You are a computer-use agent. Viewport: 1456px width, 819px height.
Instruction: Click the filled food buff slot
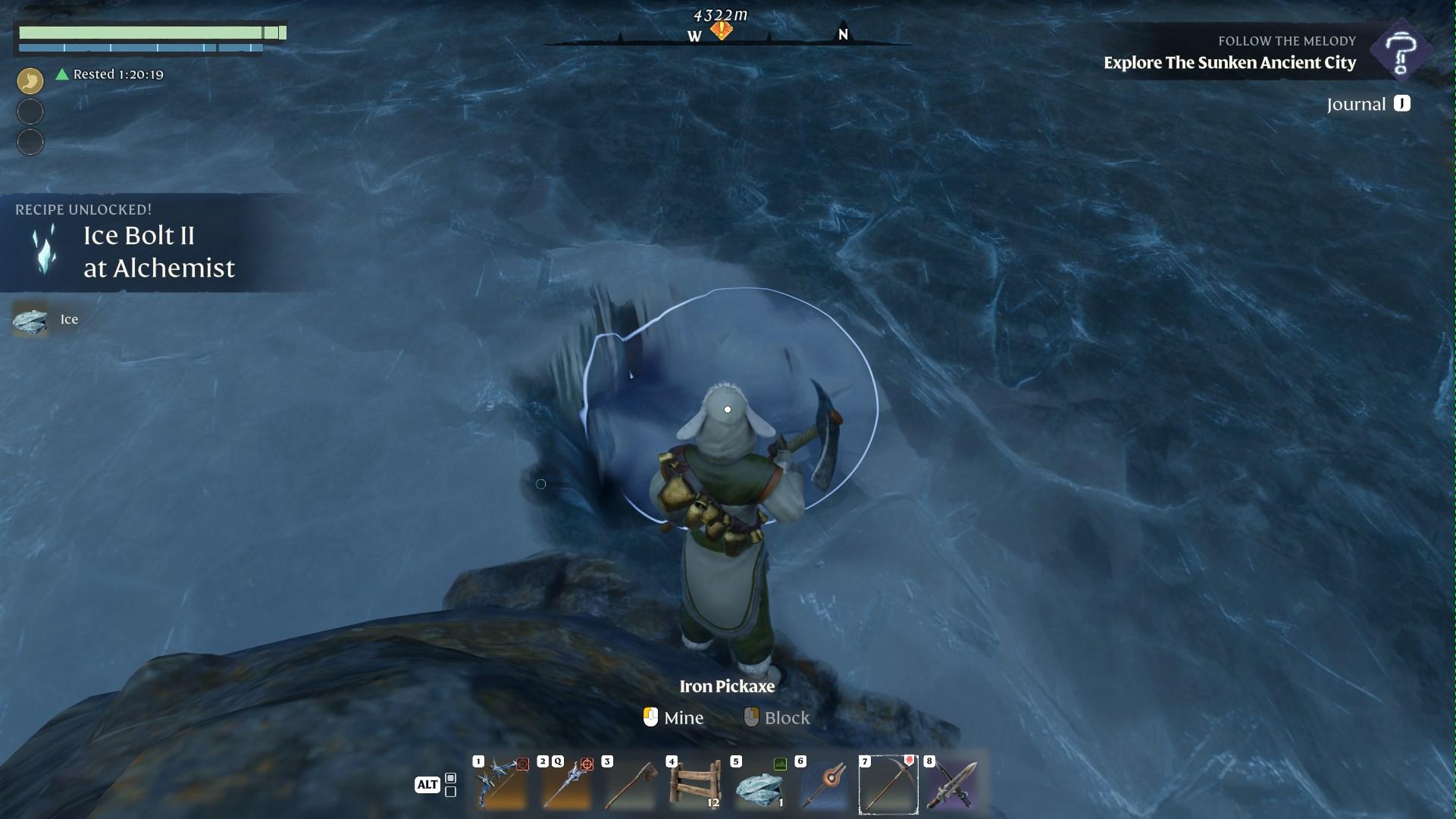pos(30,80)
